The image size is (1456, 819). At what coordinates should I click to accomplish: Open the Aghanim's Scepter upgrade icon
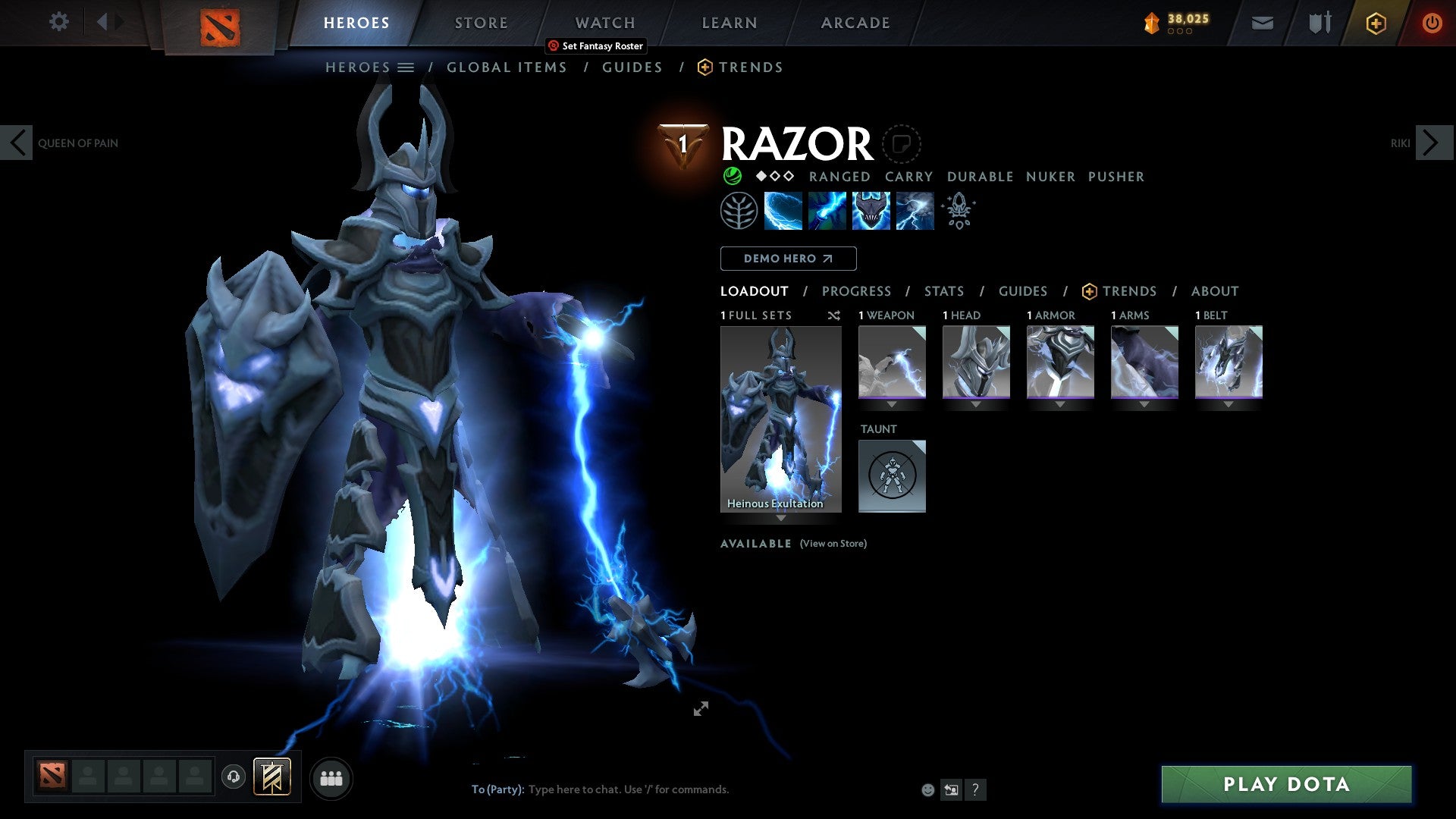coord(958,210)
